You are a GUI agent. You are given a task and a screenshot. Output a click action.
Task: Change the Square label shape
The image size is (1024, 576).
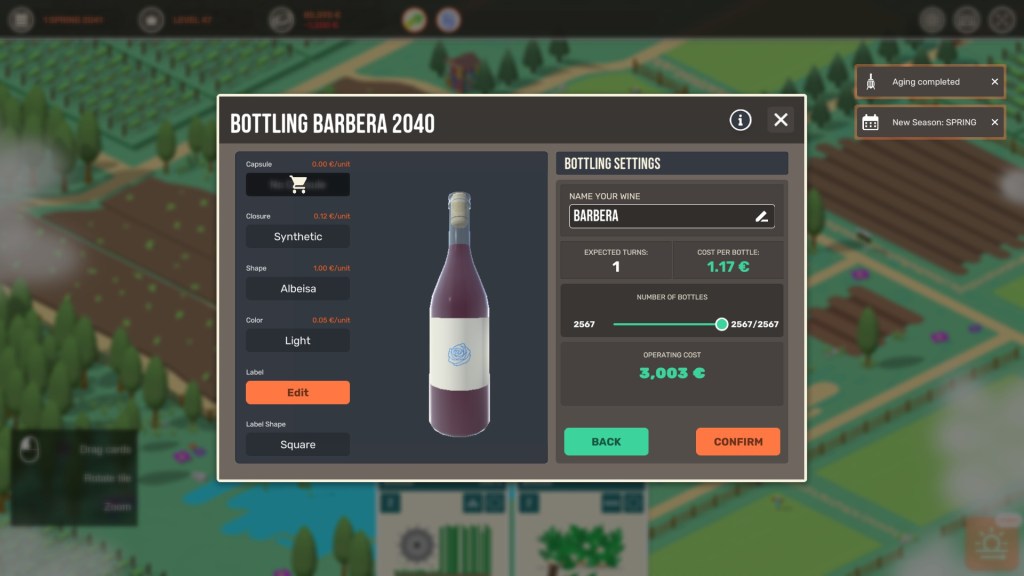298,445
